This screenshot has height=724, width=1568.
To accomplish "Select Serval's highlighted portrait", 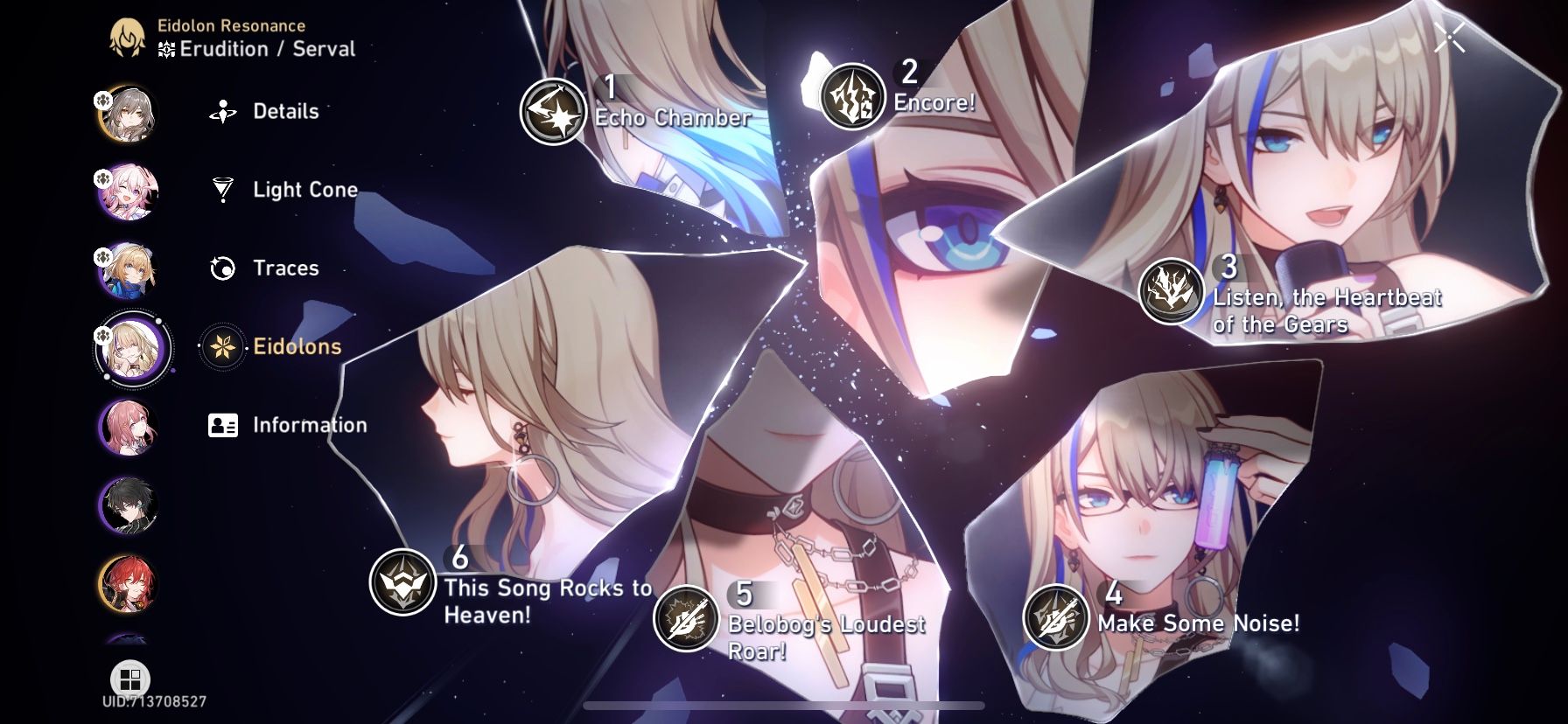I will point(133,348).
